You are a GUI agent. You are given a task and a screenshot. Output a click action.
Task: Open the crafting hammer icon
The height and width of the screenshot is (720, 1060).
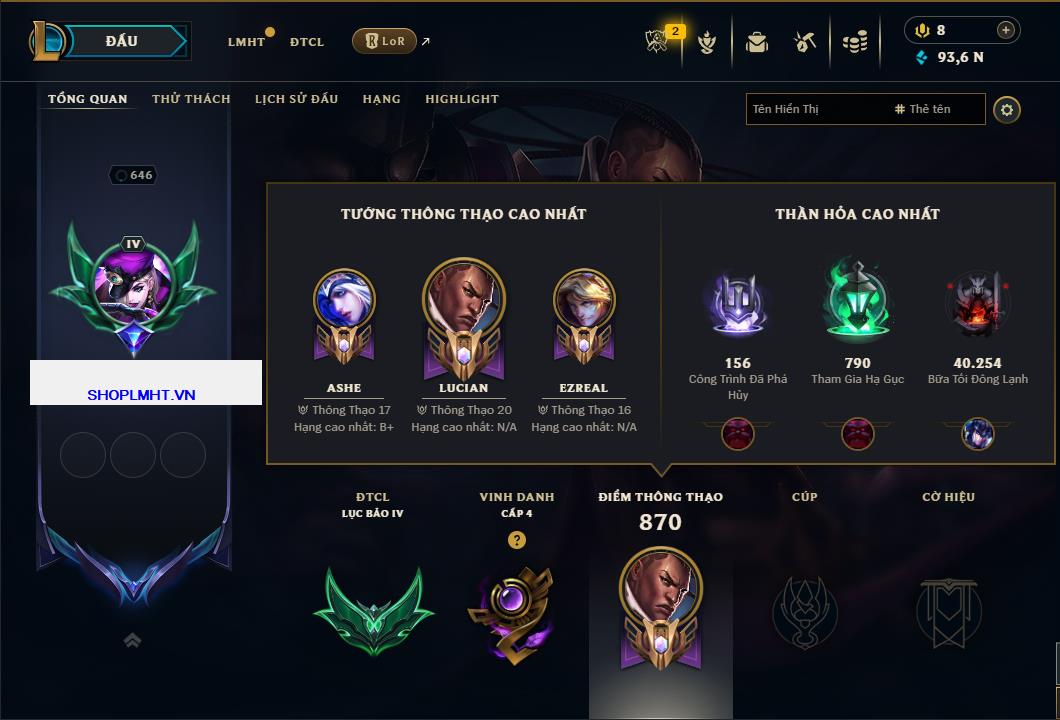805,42
